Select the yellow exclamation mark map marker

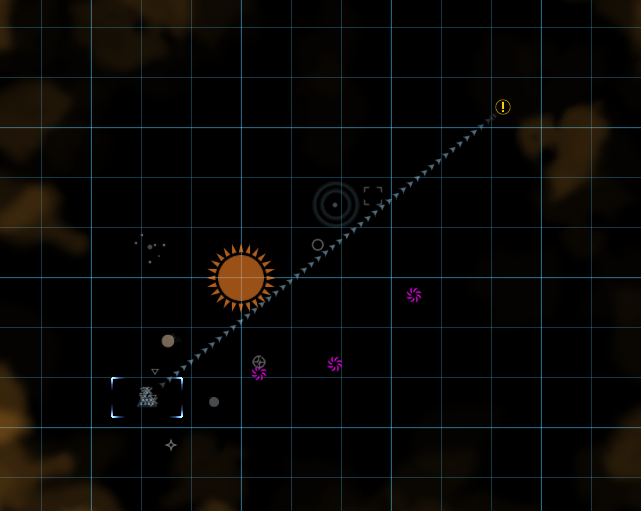coord(503,107)
